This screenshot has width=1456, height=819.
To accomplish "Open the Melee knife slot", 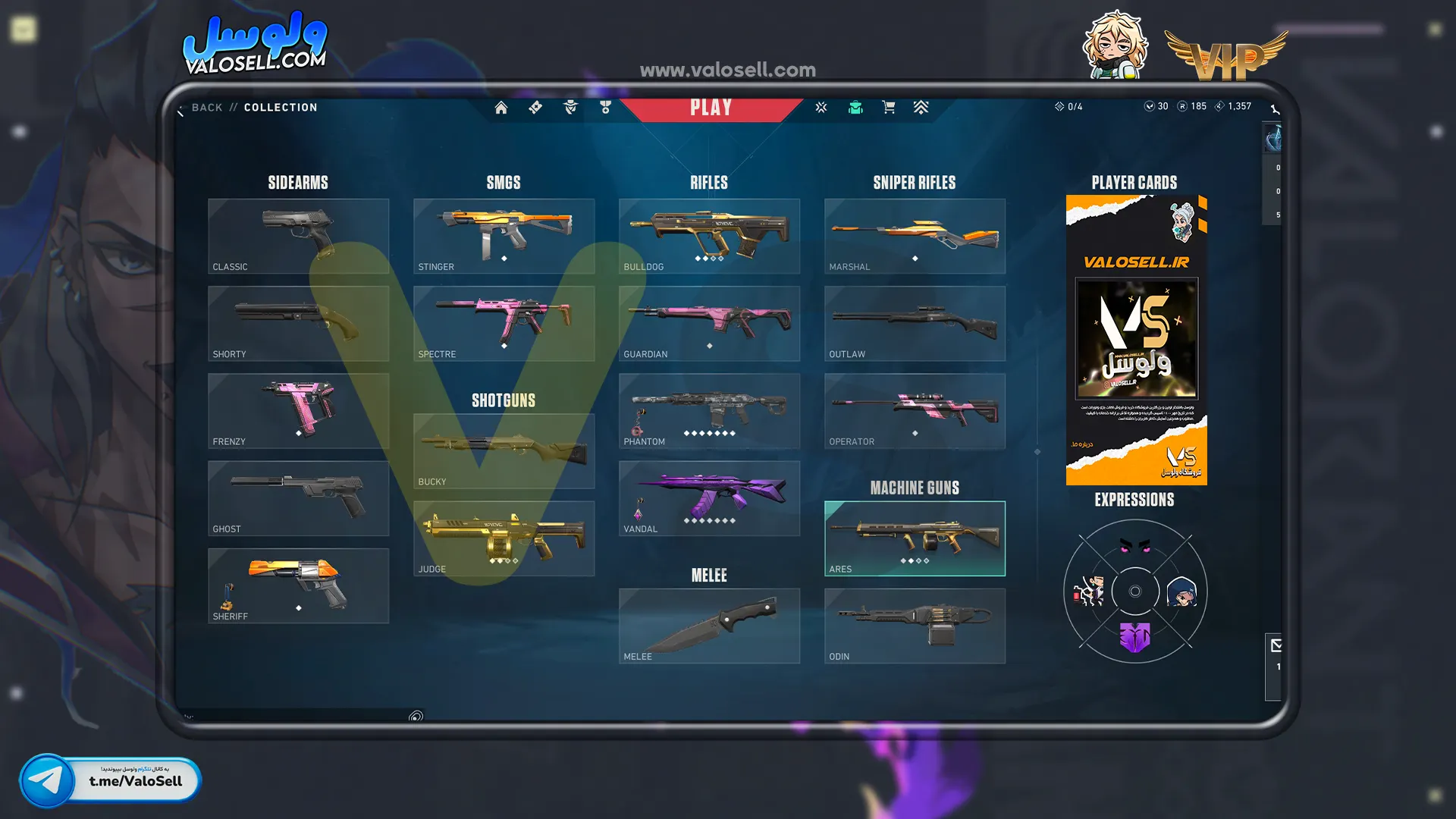I will (709, 626).
